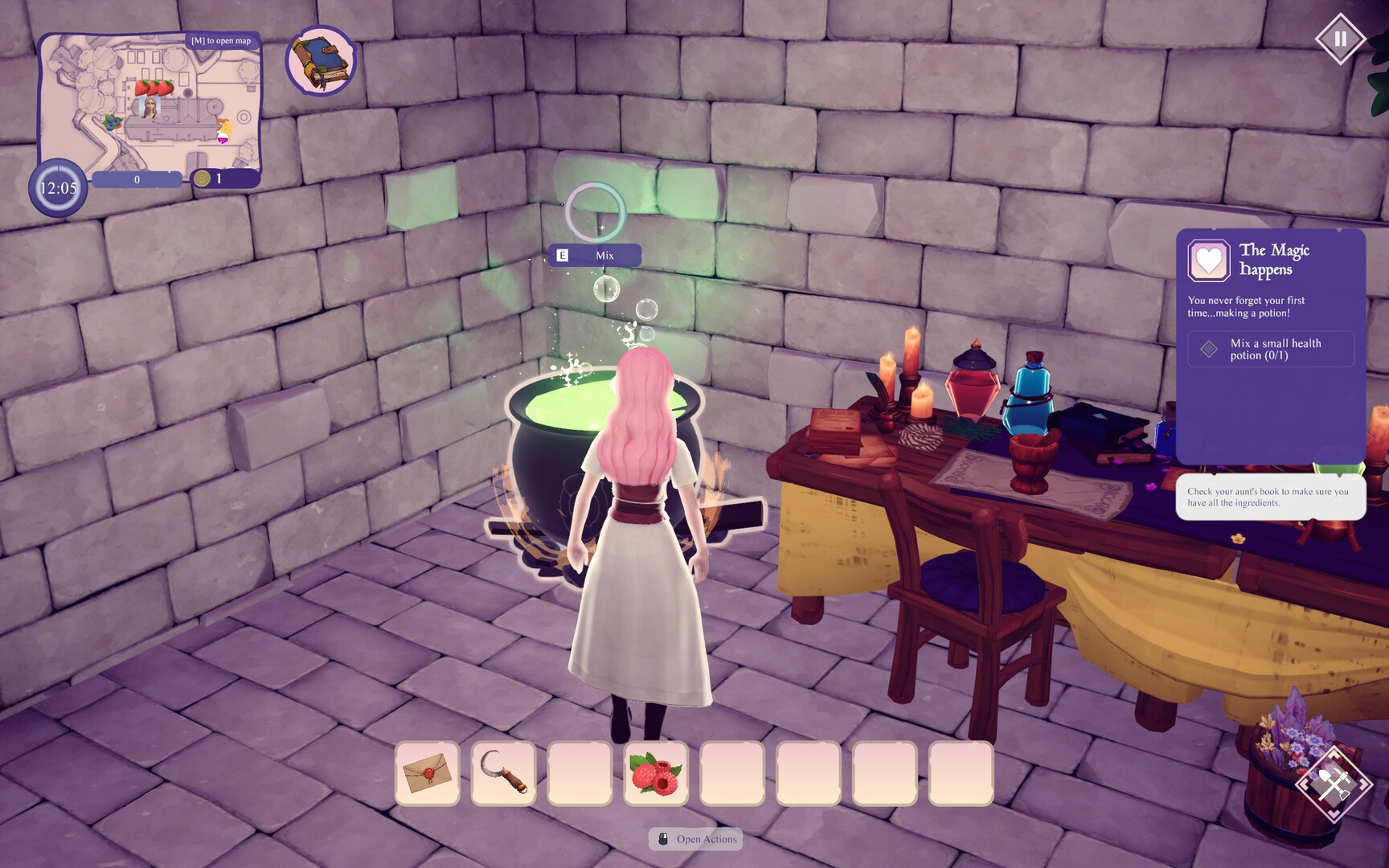
Task: Click the hint about checking your aunt's book
Action: coord(1269,493)
